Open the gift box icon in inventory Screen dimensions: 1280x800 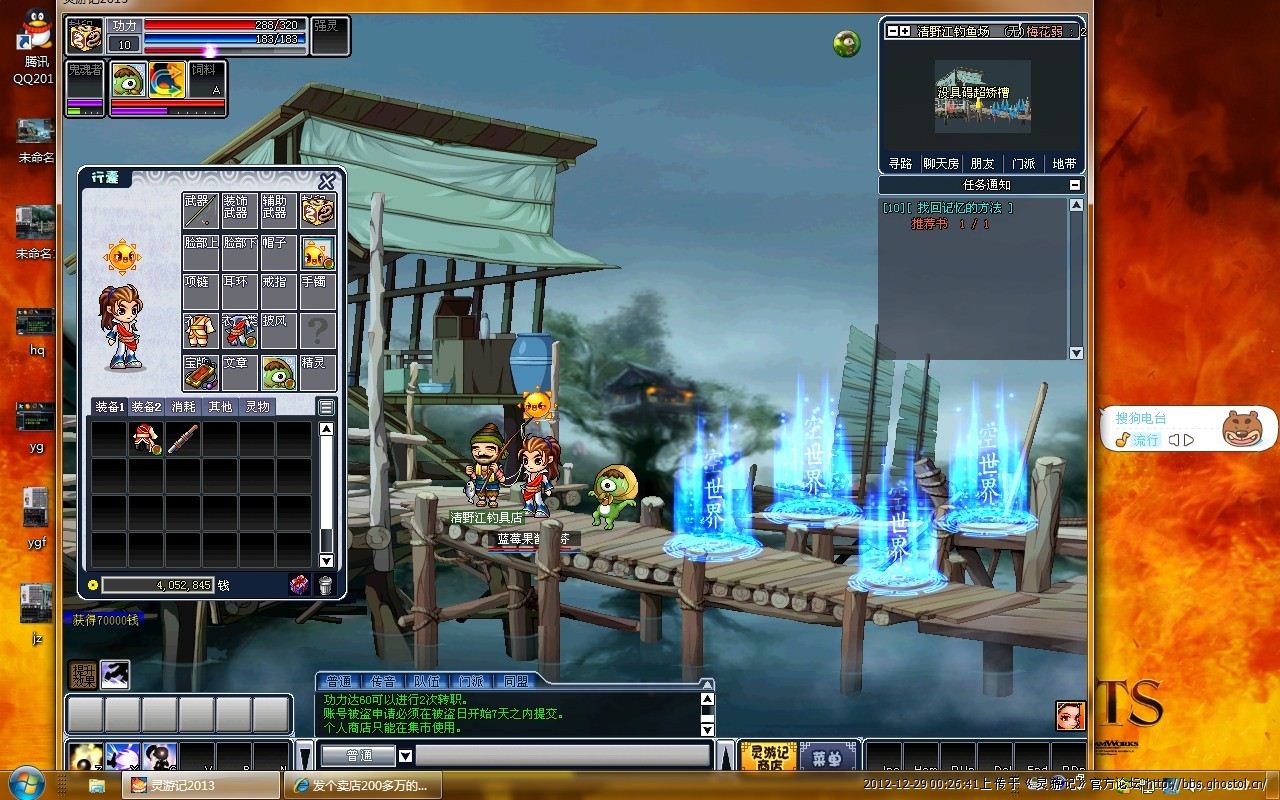tap(299, 585)
